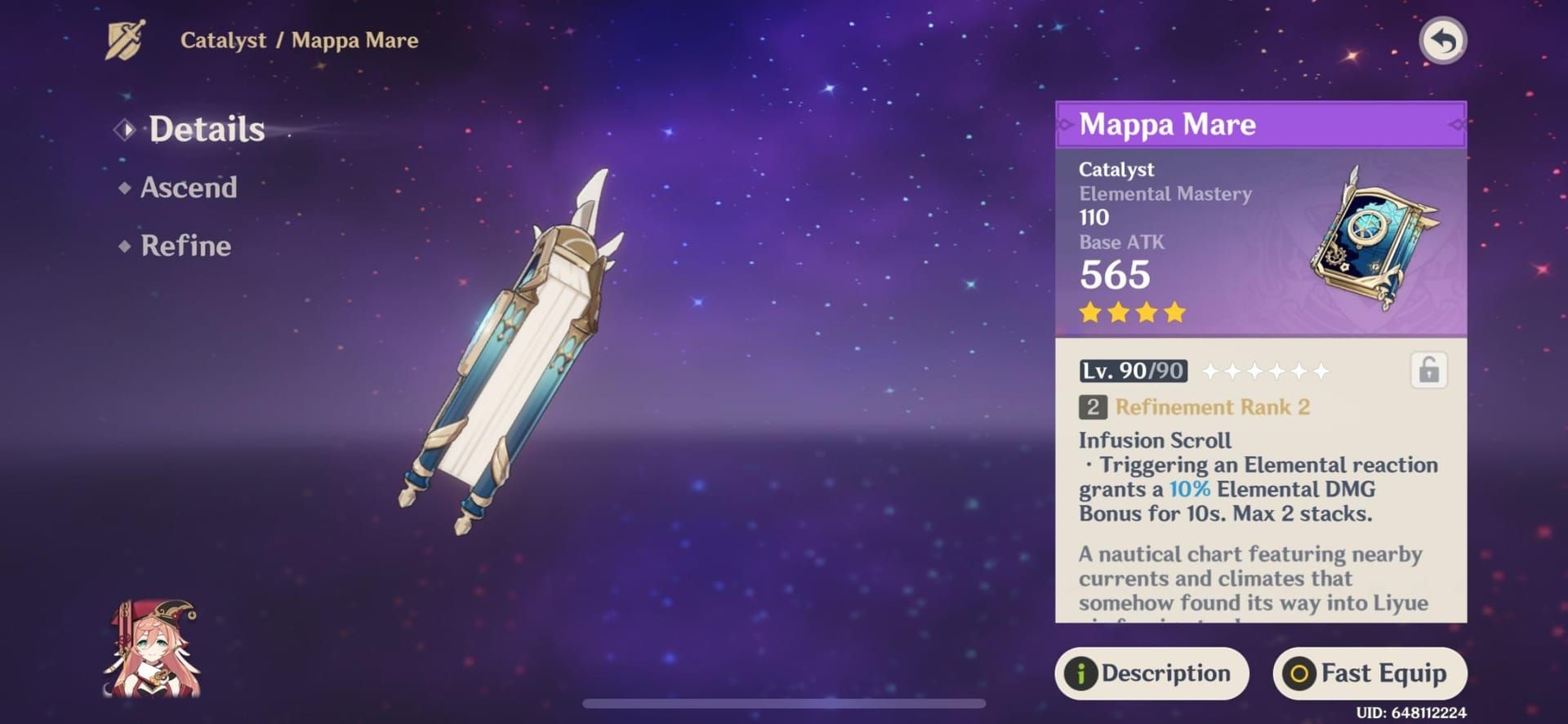Toggle the weapon lock icon
The height and width of the screenshot is (724, 1568).
[x=1428, y=371]
